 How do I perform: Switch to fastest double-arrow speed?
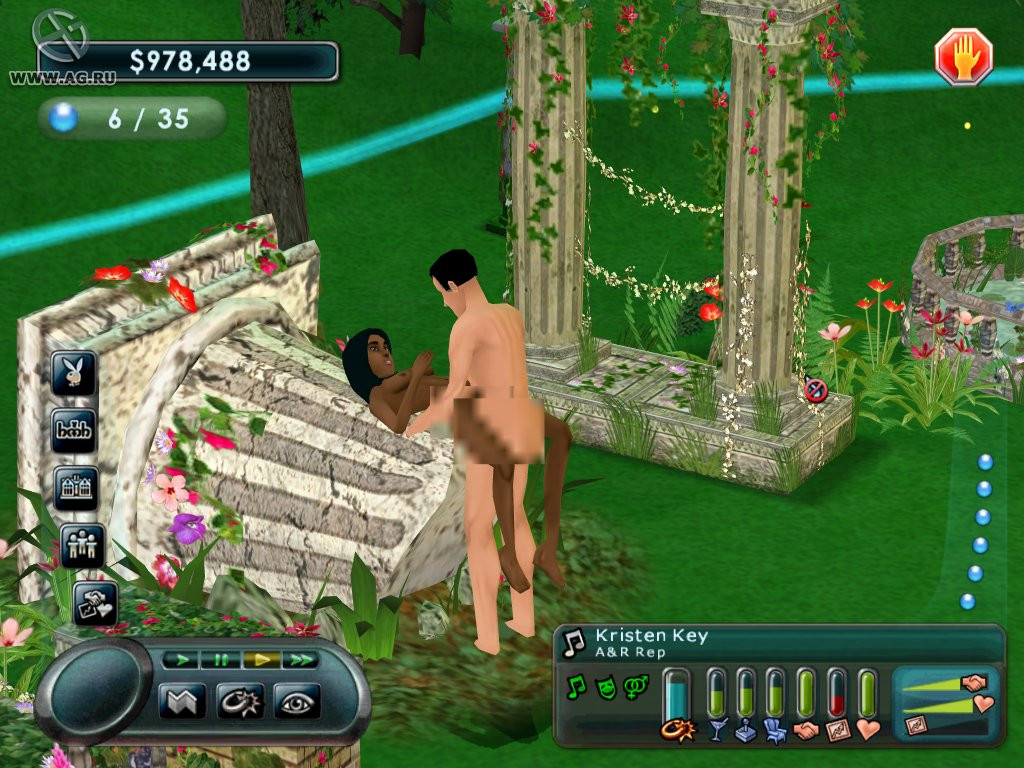pyautogui.click(x=299, y=660)
